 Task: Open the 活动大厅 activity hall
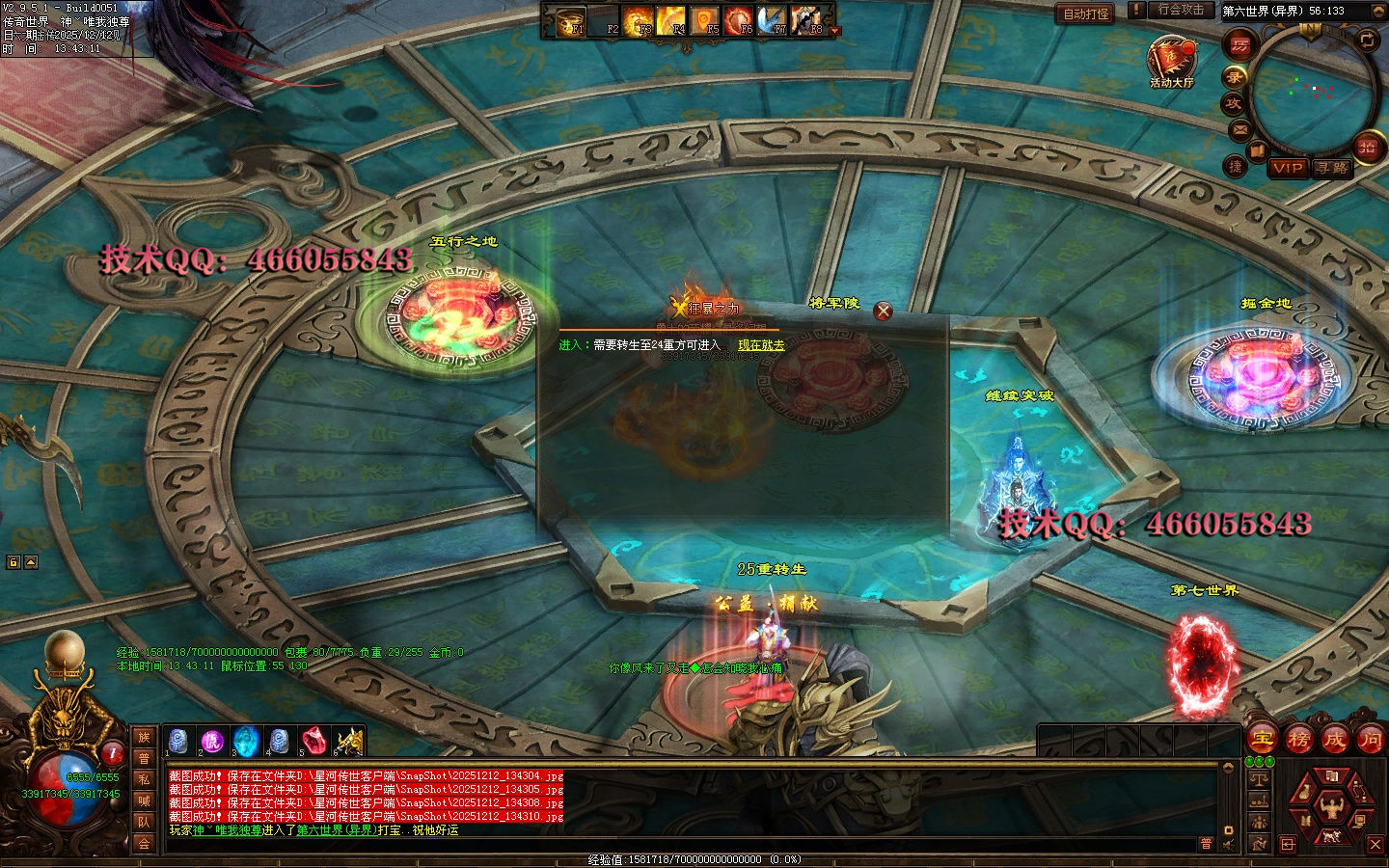click(x=1171, y=60)
